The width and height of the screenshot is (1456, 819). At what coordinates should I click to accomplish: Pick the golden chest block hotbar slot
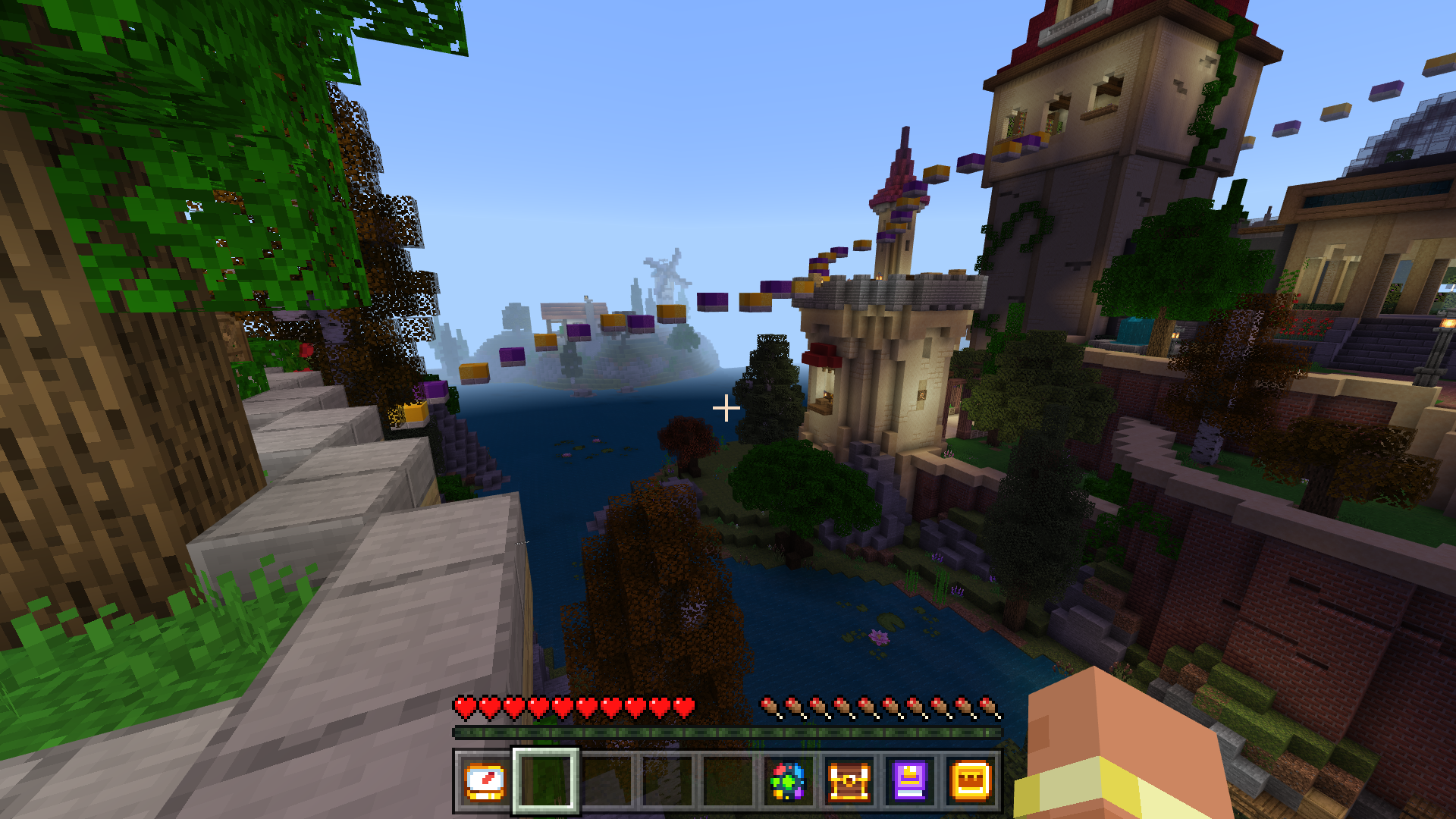coord(971,781)
